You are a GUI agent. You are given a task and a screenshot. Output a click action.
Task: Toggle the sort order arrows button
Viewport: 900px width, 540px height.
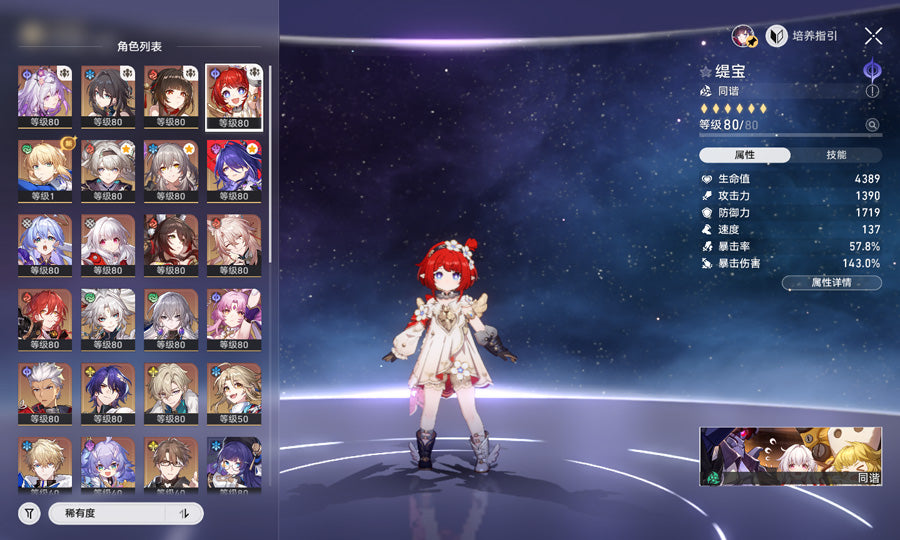coord(184,513)
